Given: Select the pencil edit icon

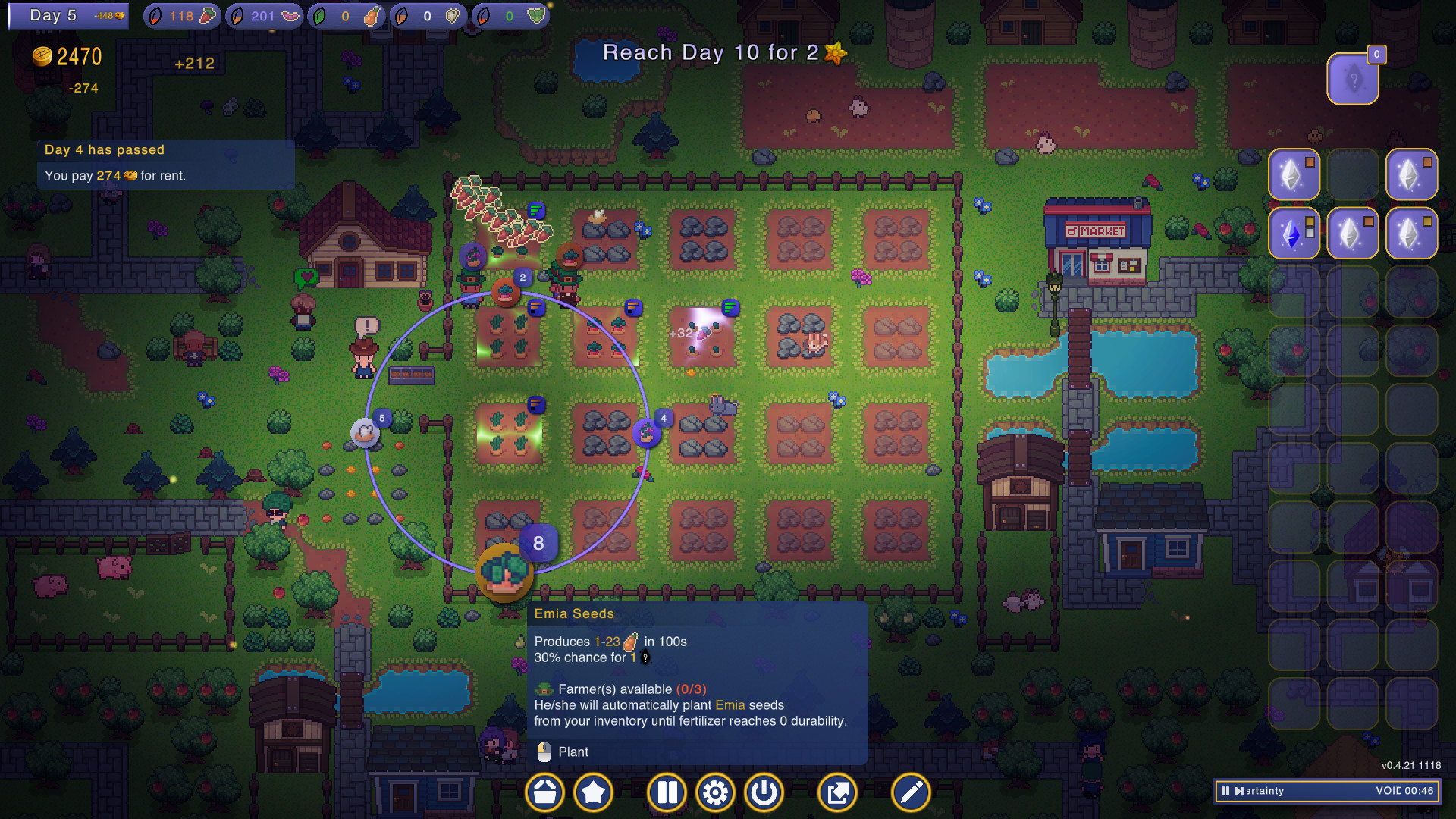Looking at the screenshot, I should click(x=909, y=792).
